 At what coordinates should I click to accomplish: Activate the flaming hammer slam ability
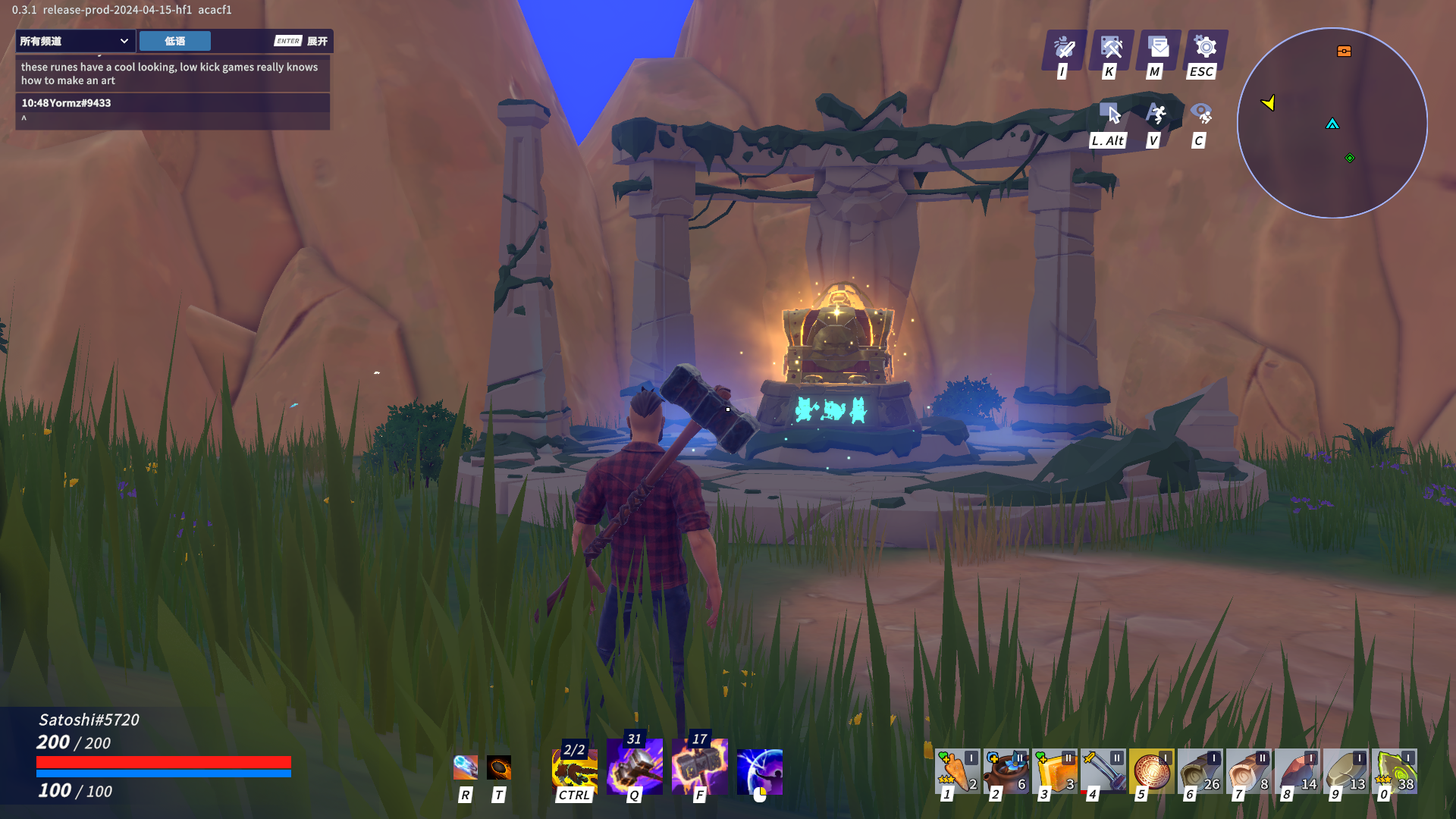tap(699, 767)
